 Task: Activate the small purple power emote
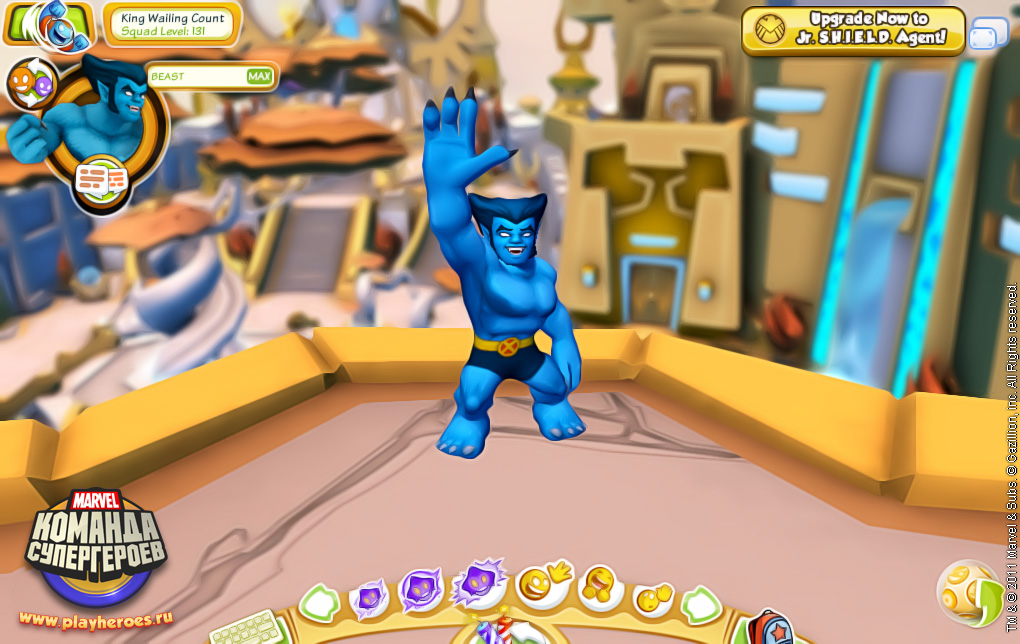pos(369,600)
